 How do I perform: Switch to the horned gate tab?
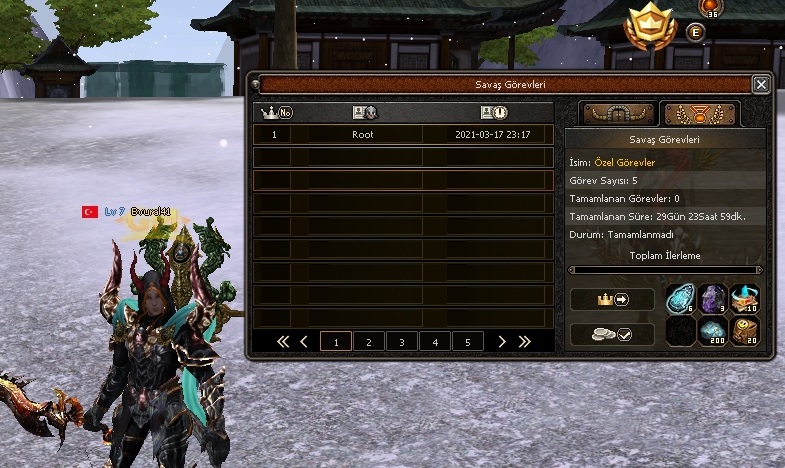pyautogui.click(x=619, y=114)
